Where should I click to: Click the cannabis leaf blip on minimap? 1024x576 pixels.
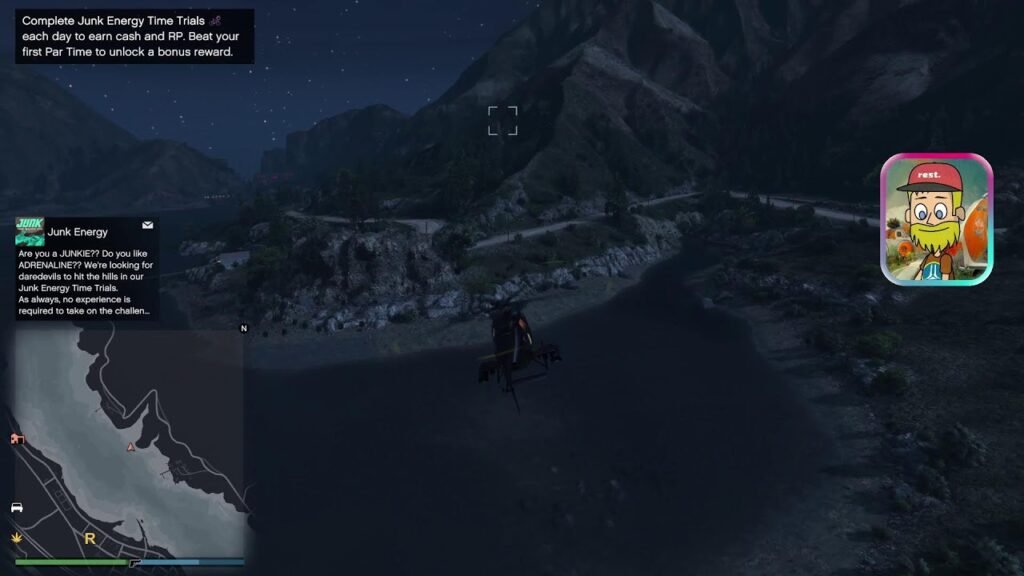pyautogui.click(x=17, y=537)
